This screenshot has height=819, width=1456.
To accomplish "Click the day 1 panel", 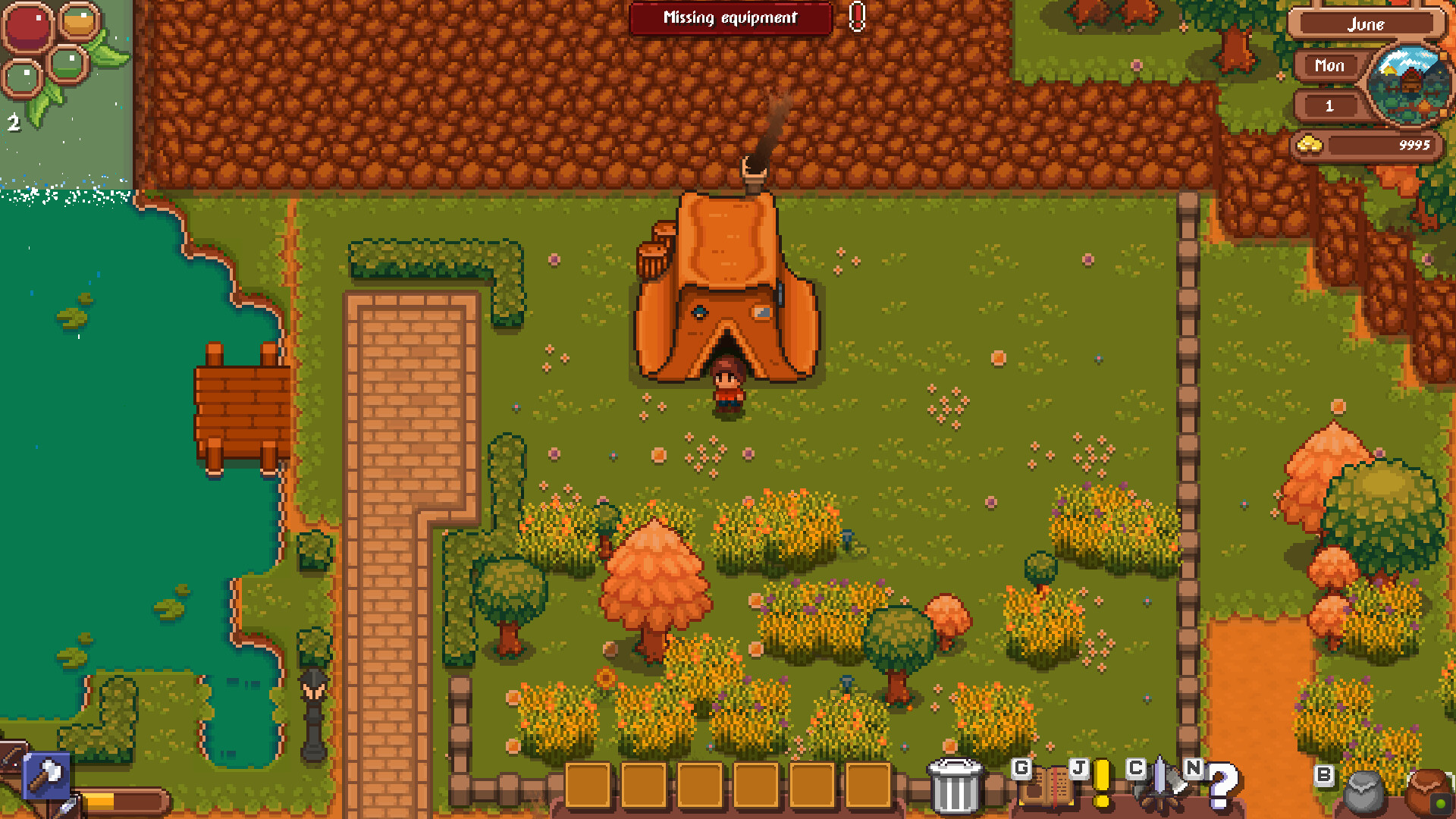I will tap(1329, 106).
